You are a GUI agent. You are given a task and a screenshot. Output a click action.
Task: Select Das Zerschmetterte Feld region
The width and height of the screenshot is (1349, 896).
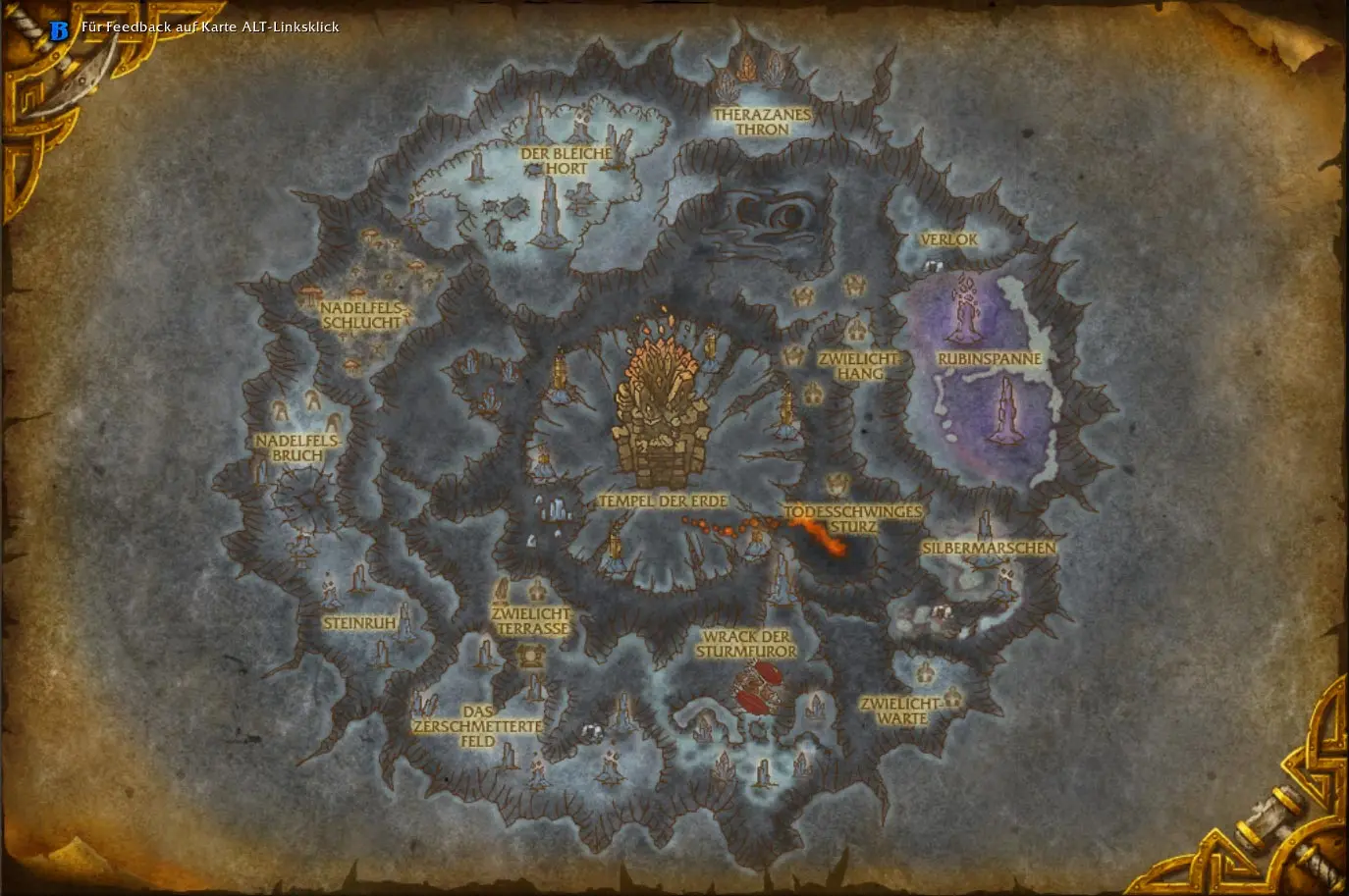(x=477, y=726)
